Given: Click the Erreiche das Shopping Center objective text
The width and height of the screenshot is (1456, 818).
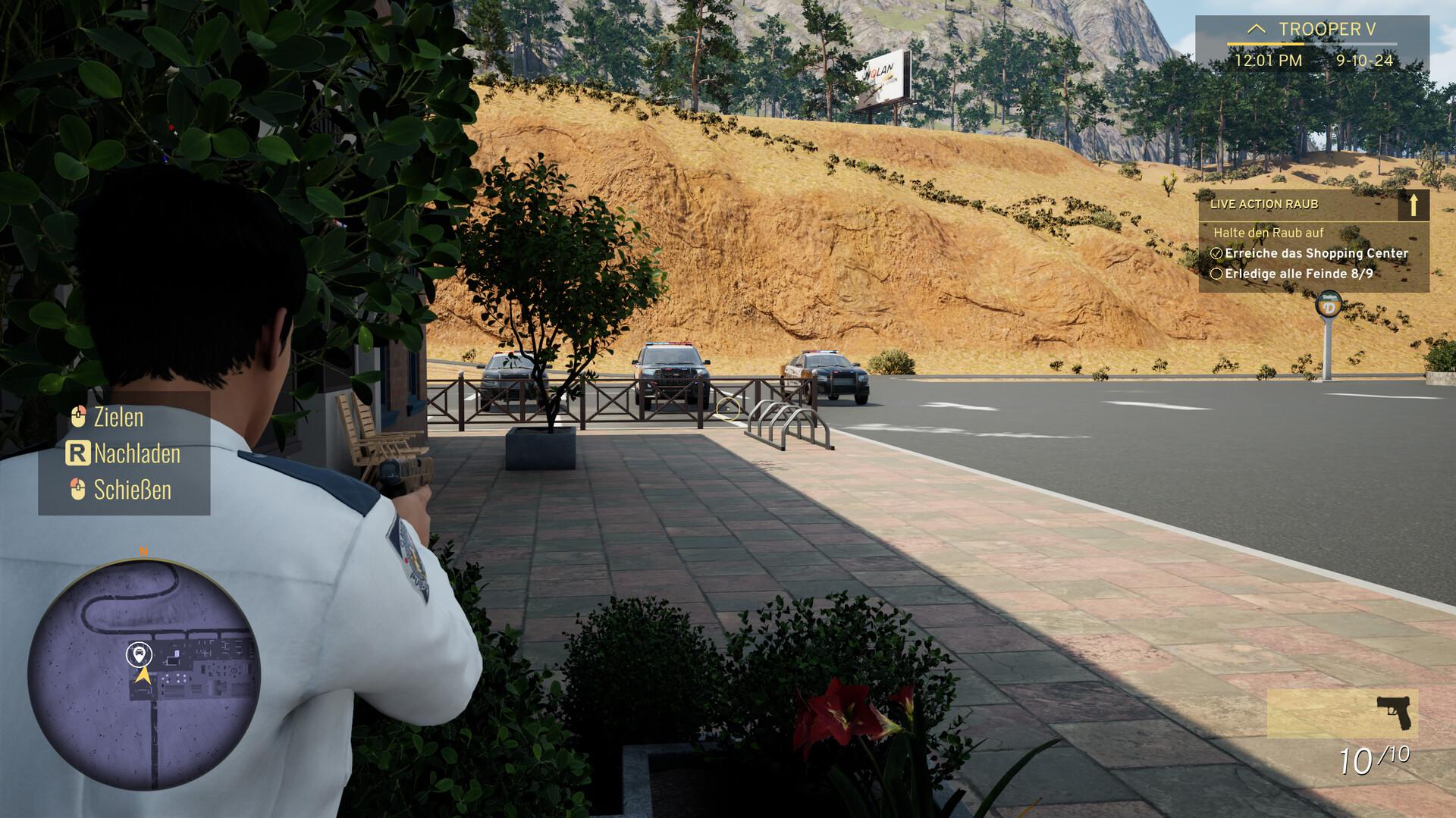Looking at the screenshot, I should pos(1316,253).
